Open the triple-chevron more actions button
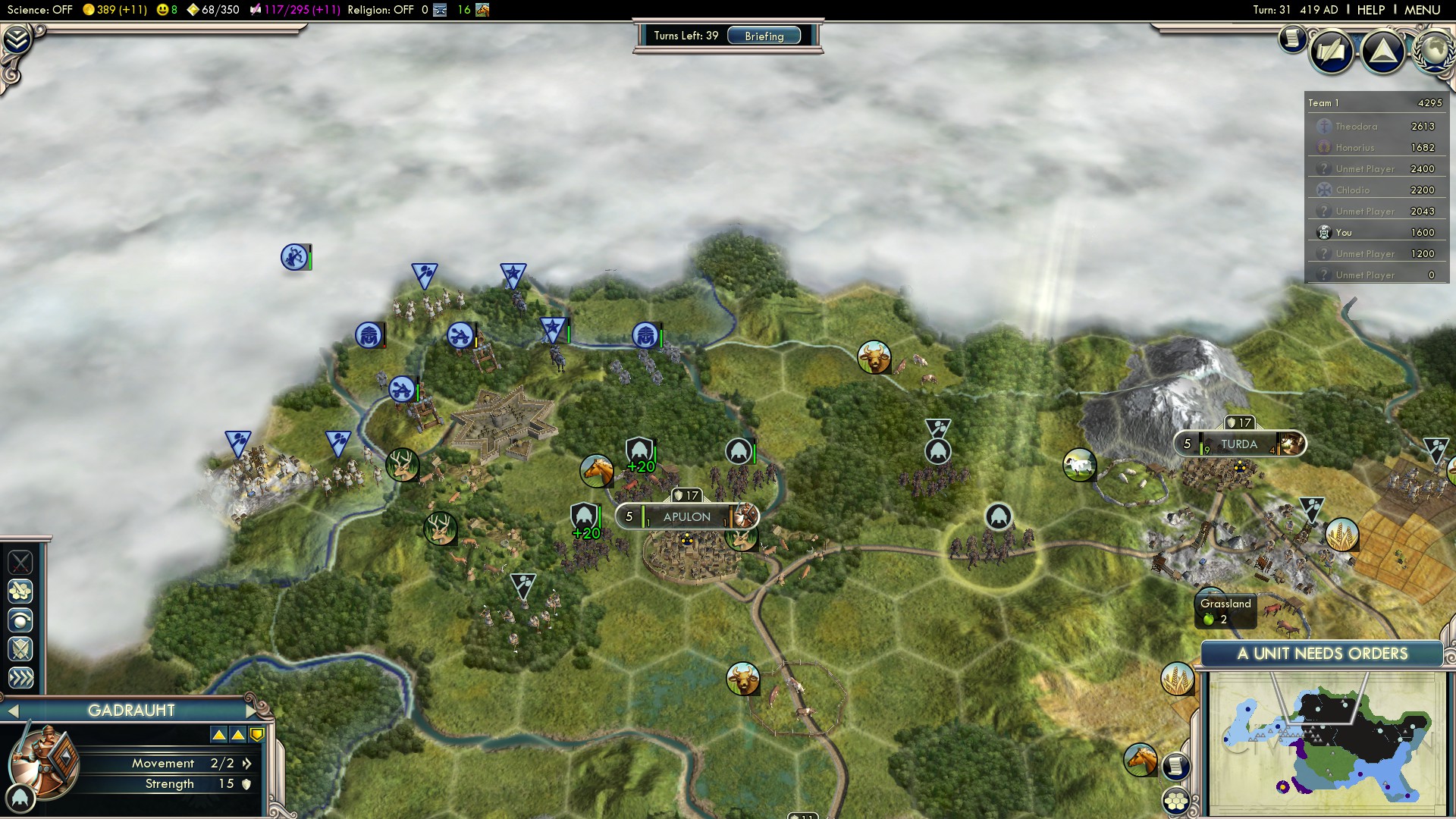The width and height of the screenshot is (1456, 819). pos(20,678)
